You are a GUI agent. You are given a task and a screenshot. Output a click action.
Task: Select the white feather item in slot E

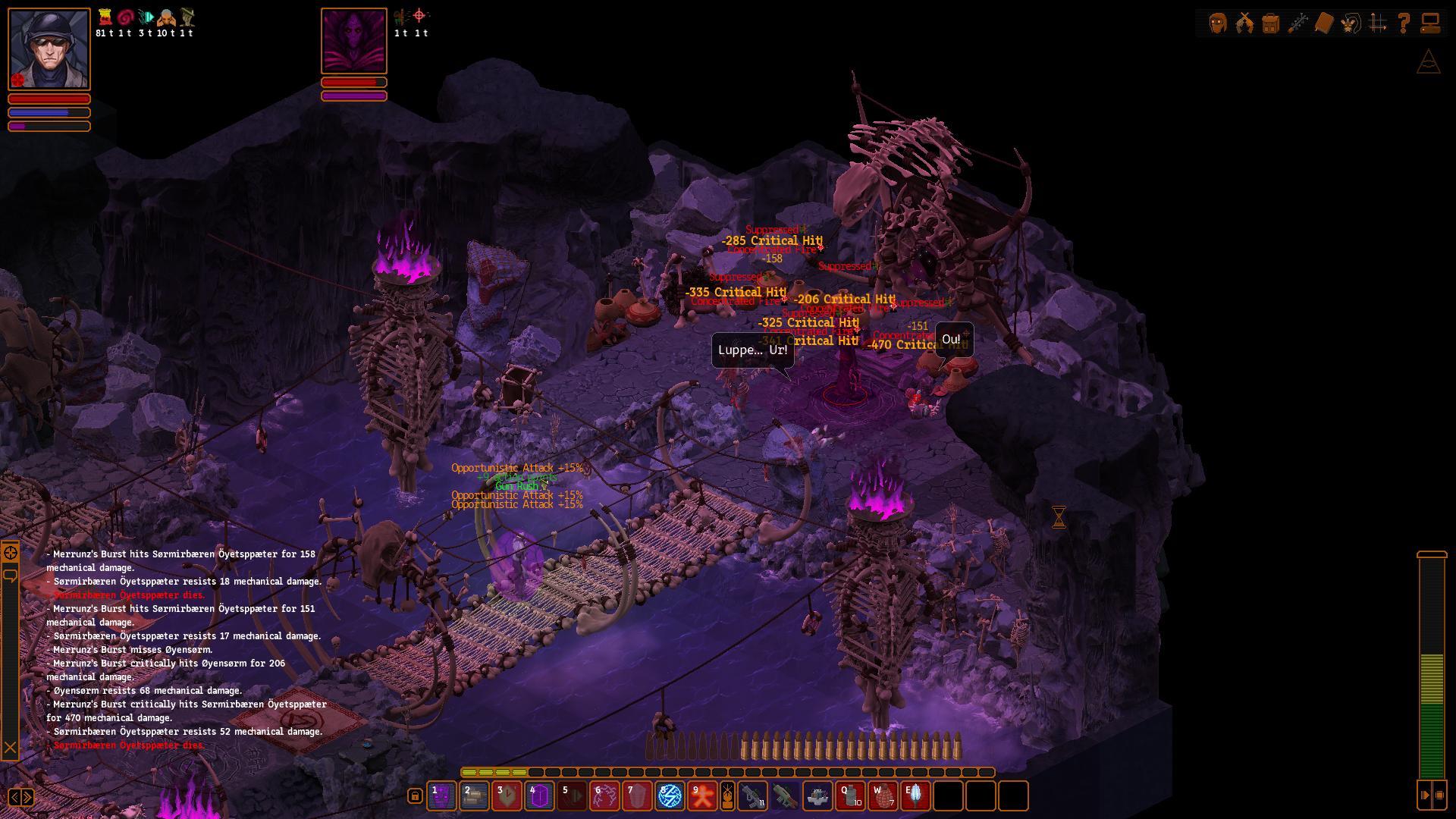click(915, 796)
